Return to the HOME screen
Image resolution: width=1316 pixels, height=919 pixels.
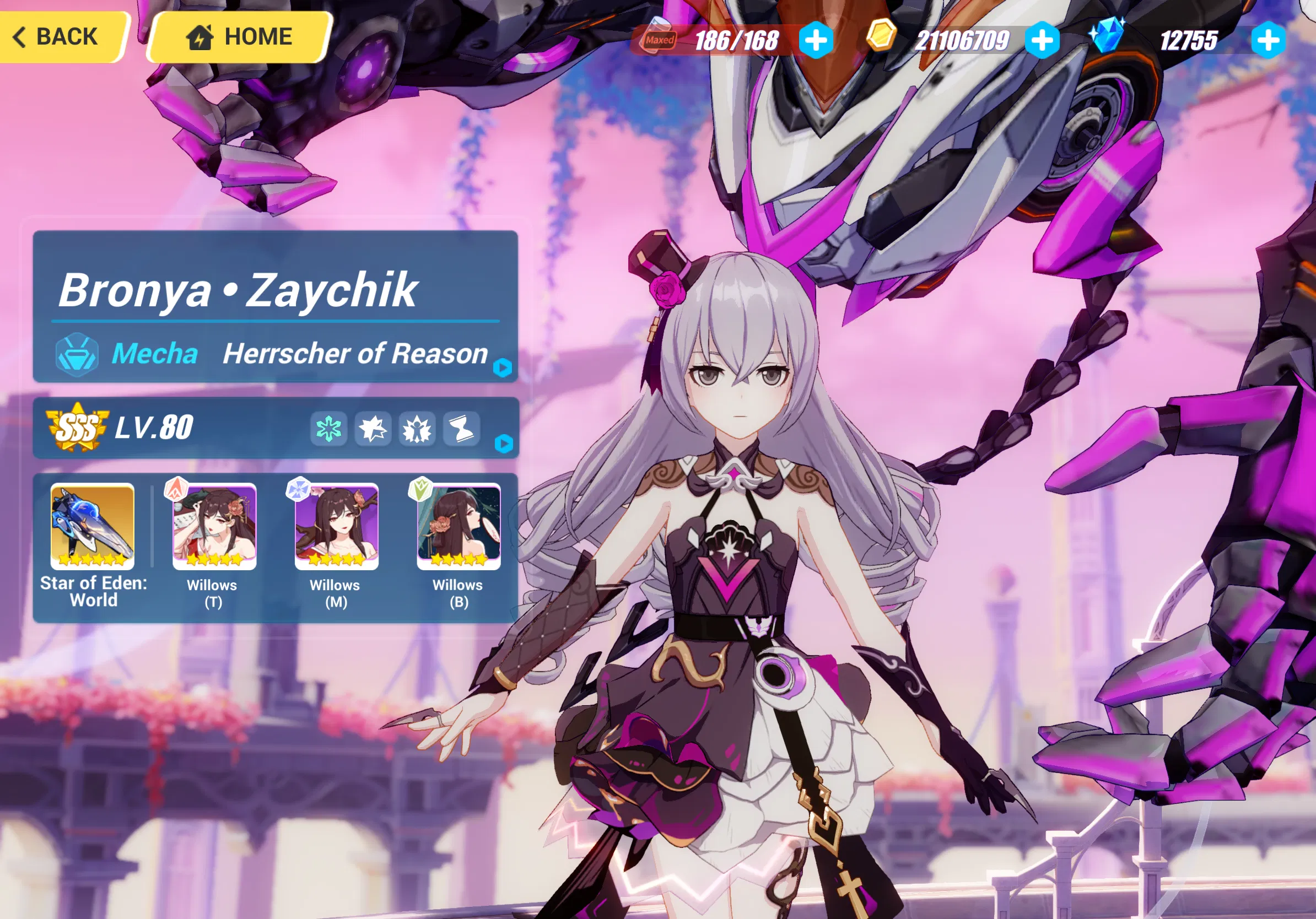pos(240,37)
